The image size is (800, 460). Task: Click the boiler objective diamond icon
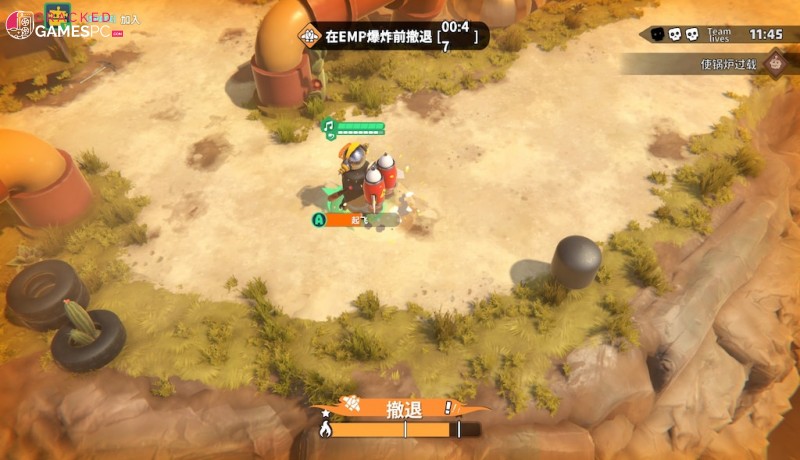pos(773,64)
